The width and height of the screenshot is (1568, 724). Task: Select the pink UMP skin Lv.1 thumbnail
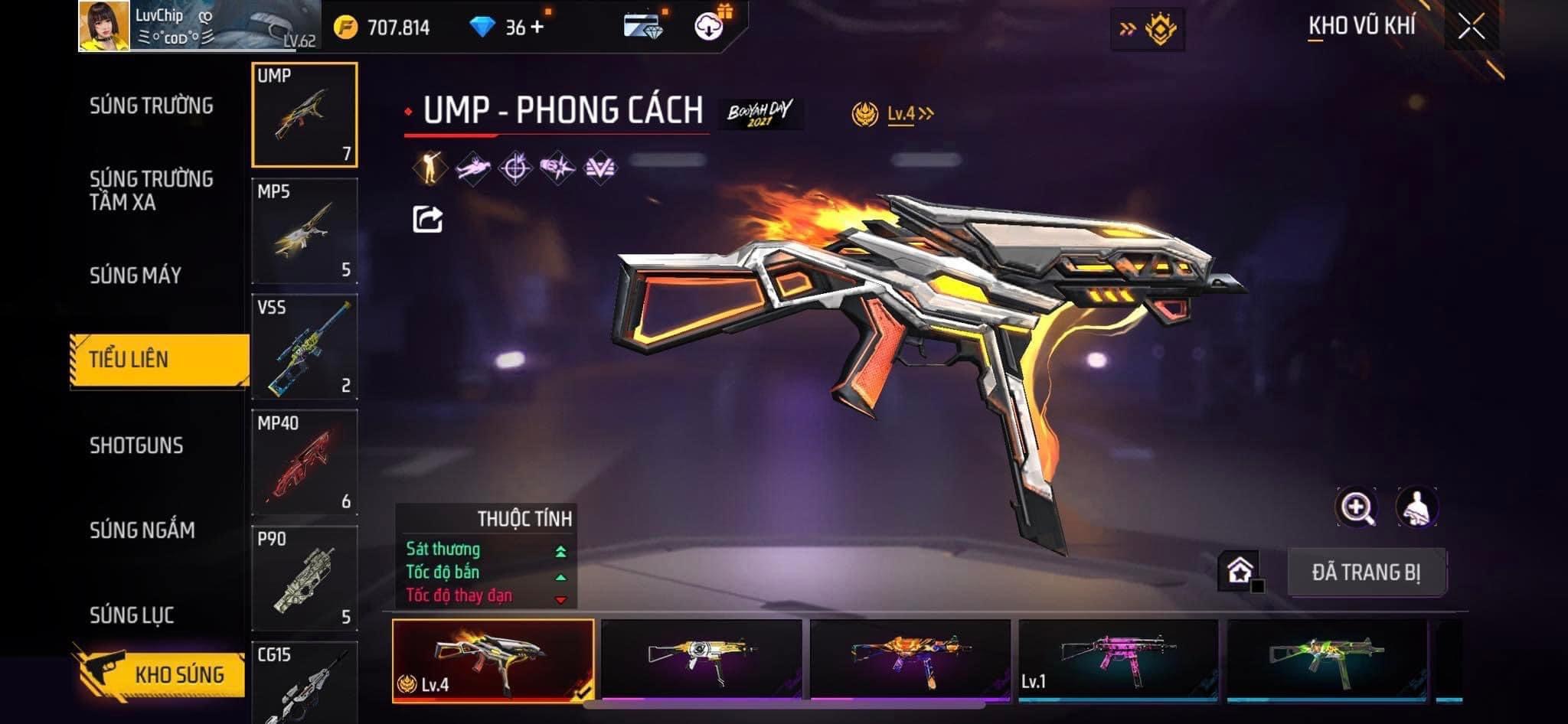click(1118, 658)
